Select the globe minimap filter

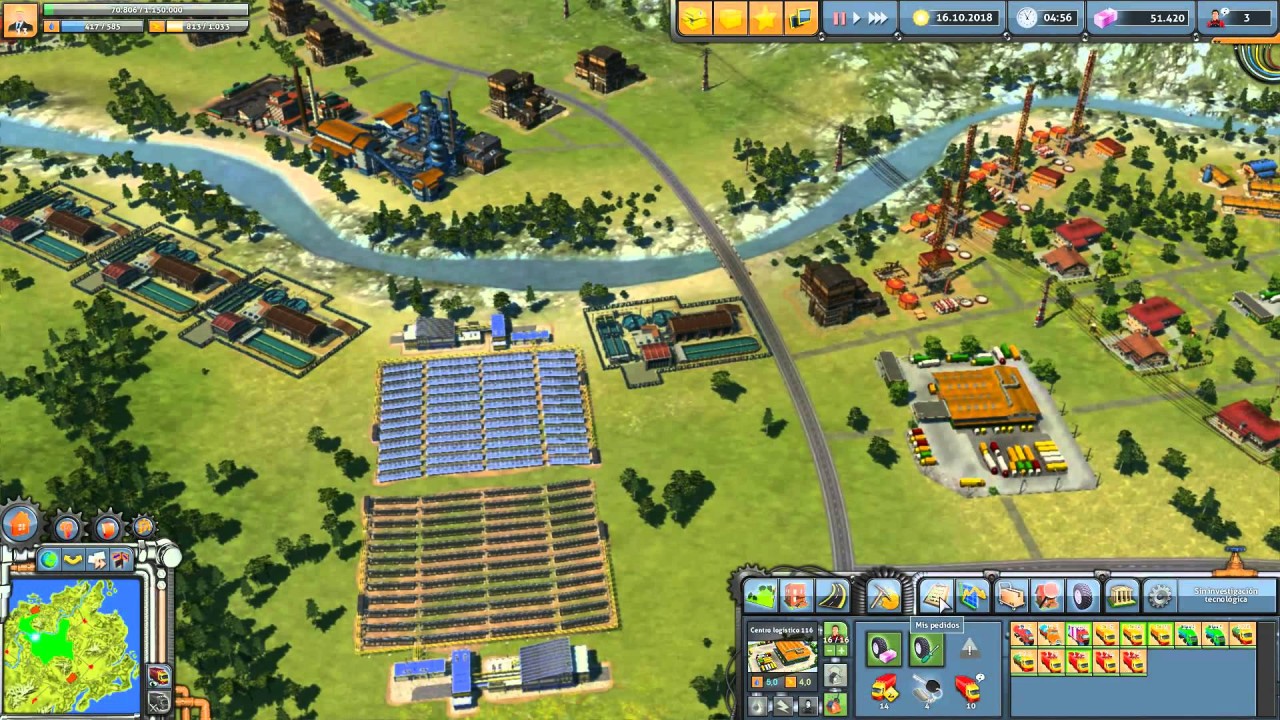pos(48,559)
